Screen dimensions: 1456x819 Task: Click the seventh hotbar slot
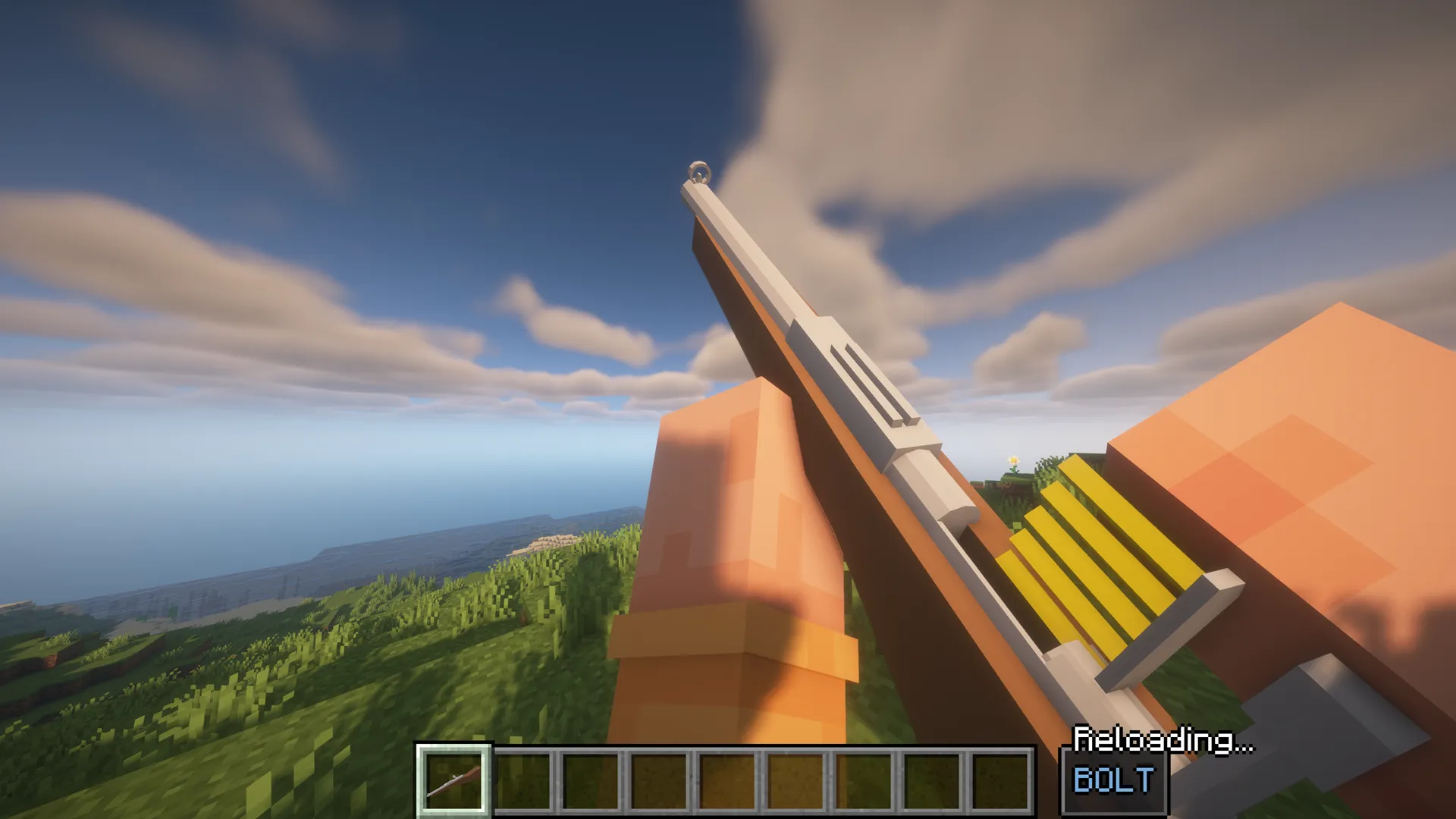pyautogui.click(x=862, y=781)
